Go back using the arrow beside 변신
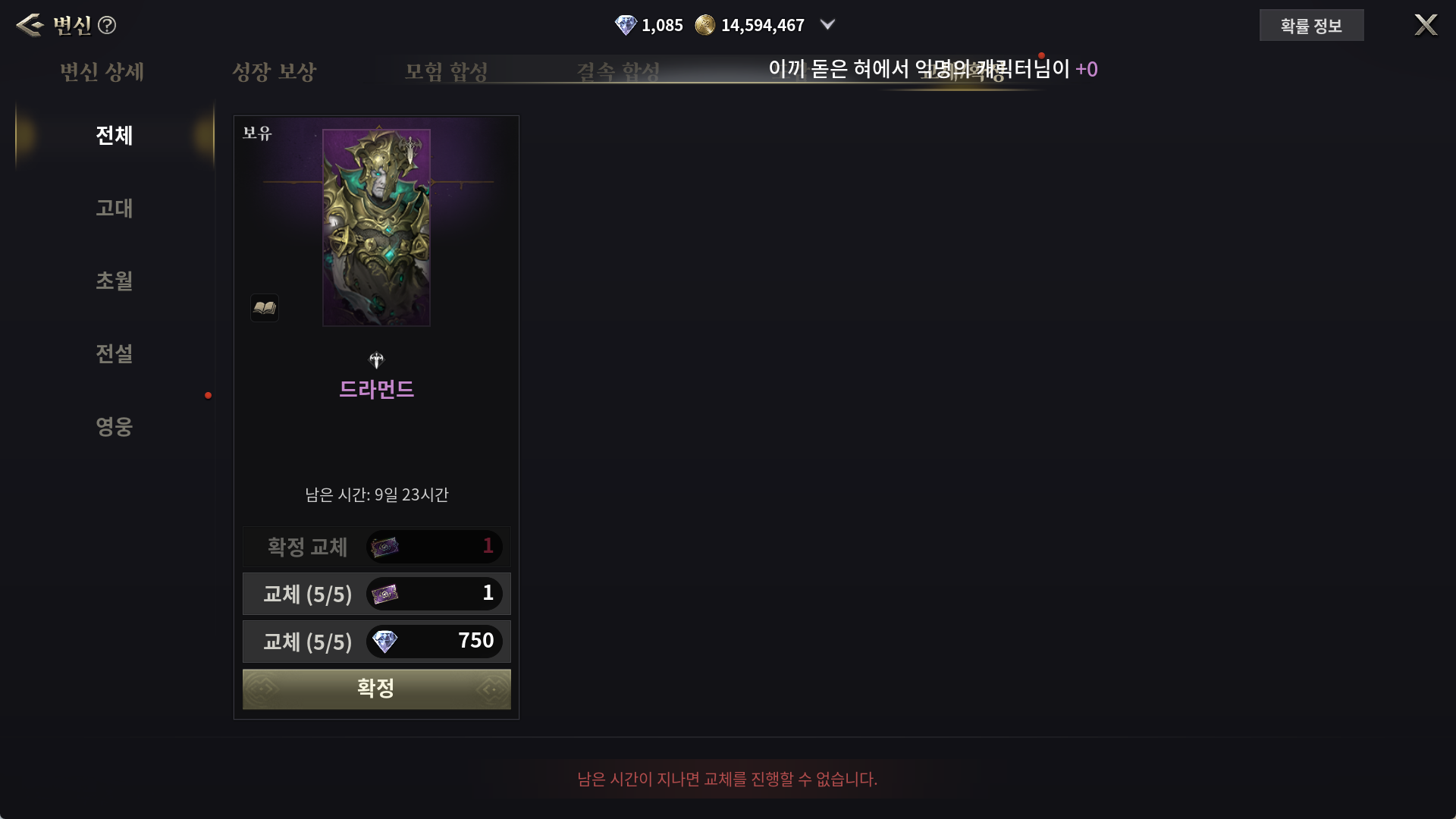The image size is (1456, 819). tap(29, 25)
